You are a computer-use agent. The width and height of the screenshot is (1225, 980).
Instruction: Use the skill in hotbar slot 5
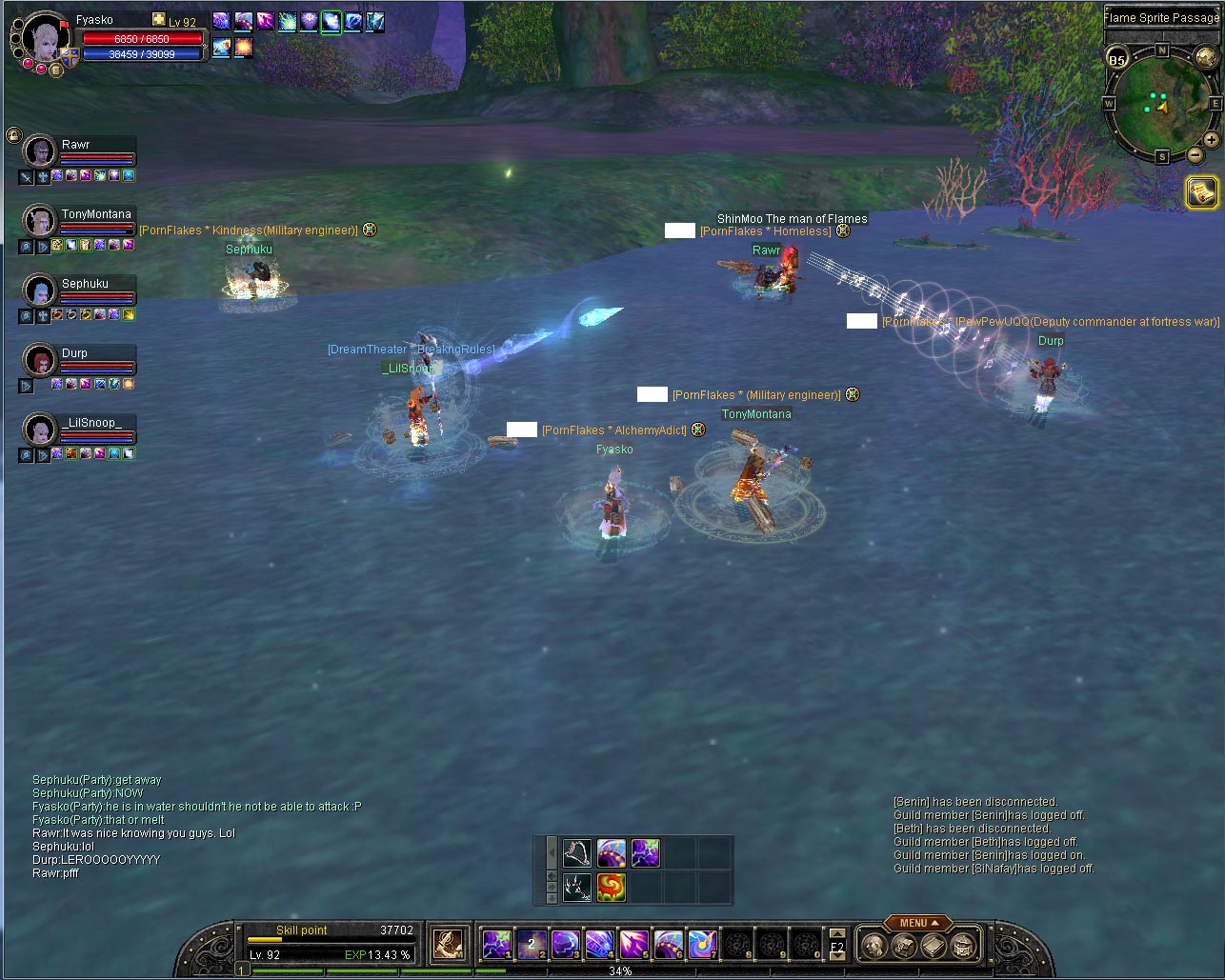[x=633, y=944]
